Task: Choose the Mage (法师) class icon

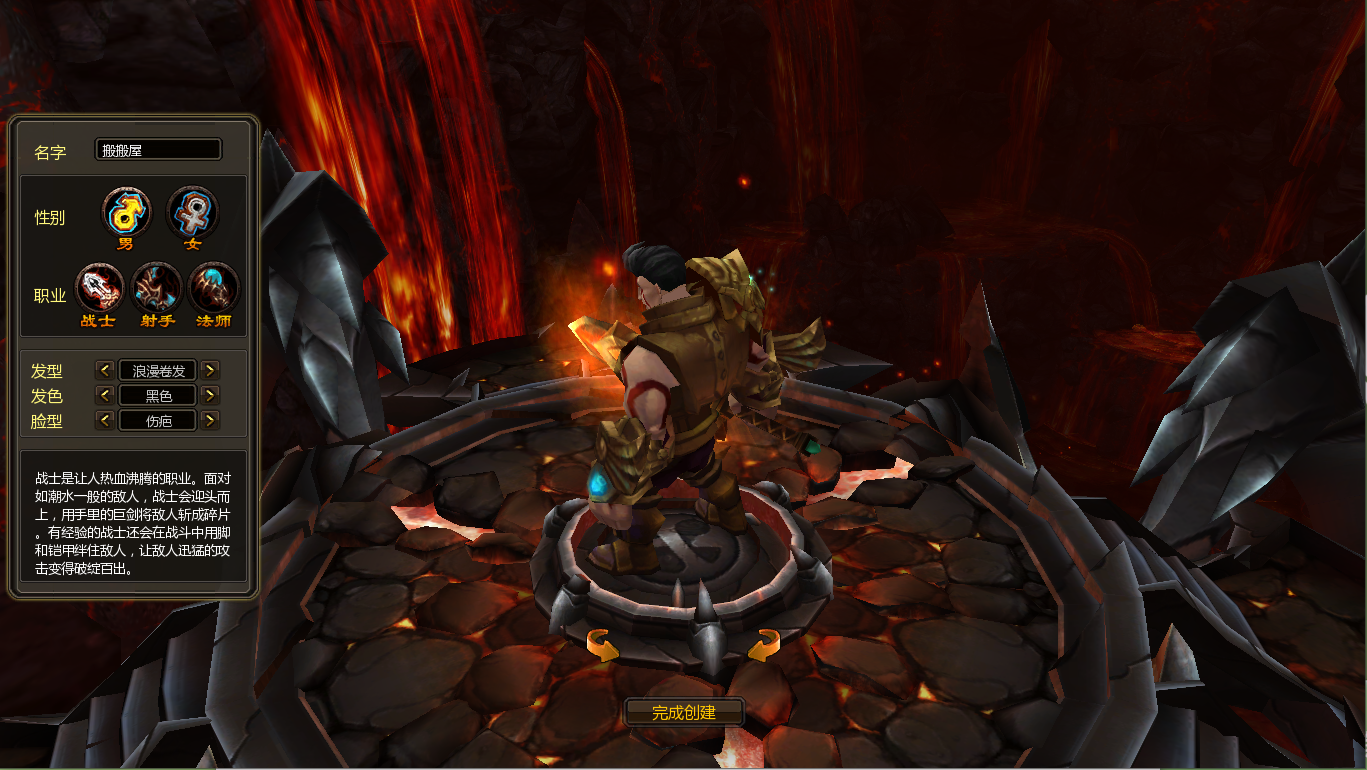Action: tap(214, 288)
